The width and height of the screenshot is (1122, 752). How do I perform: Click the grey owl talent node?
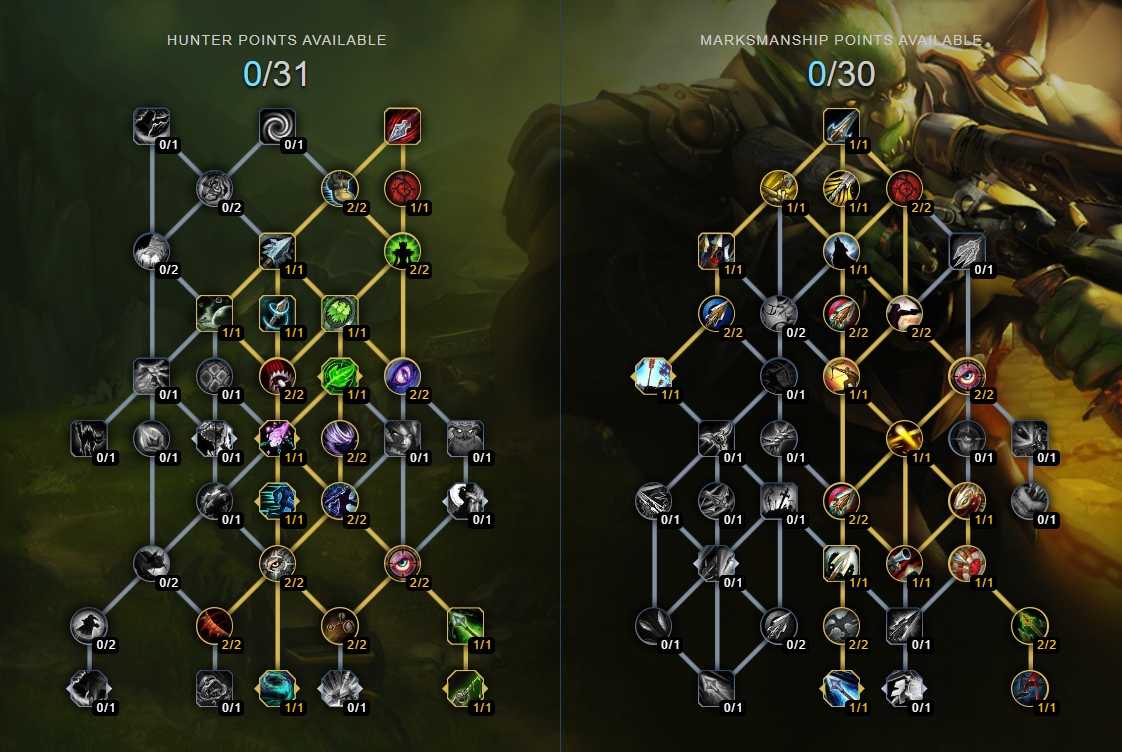click(465, 438)
